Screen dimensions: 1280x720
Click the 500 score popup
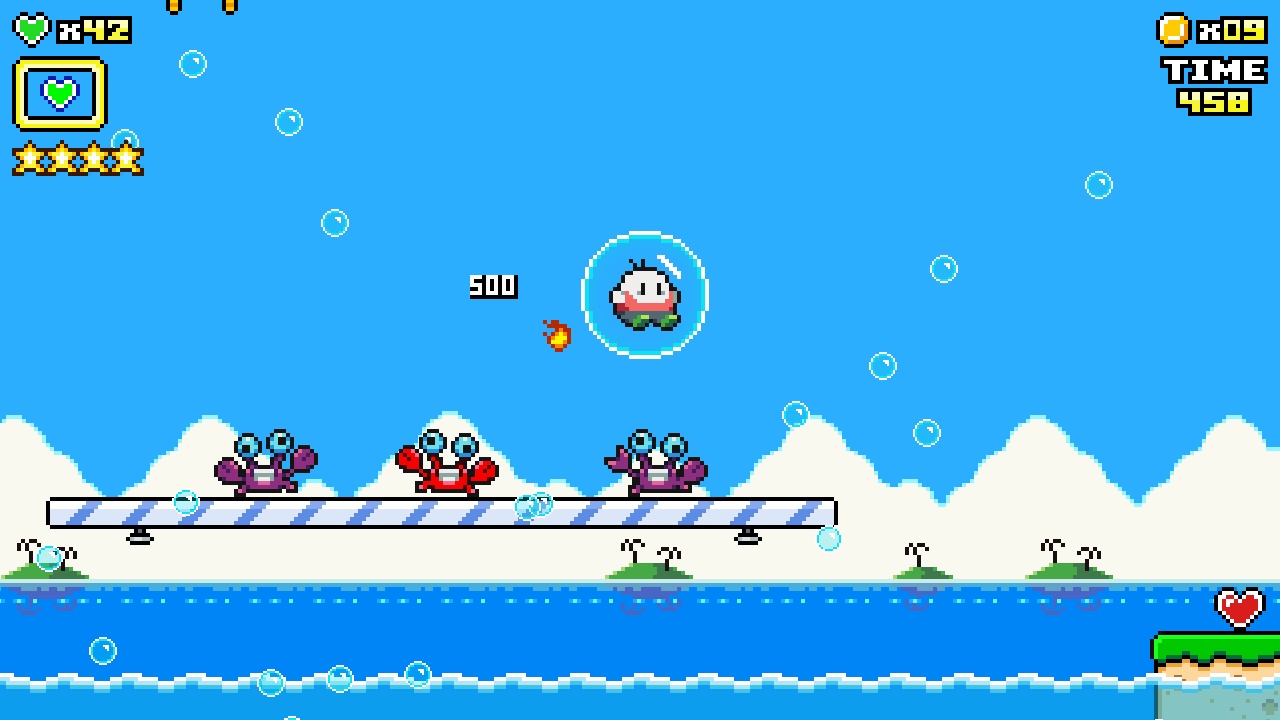coord(493,285)
